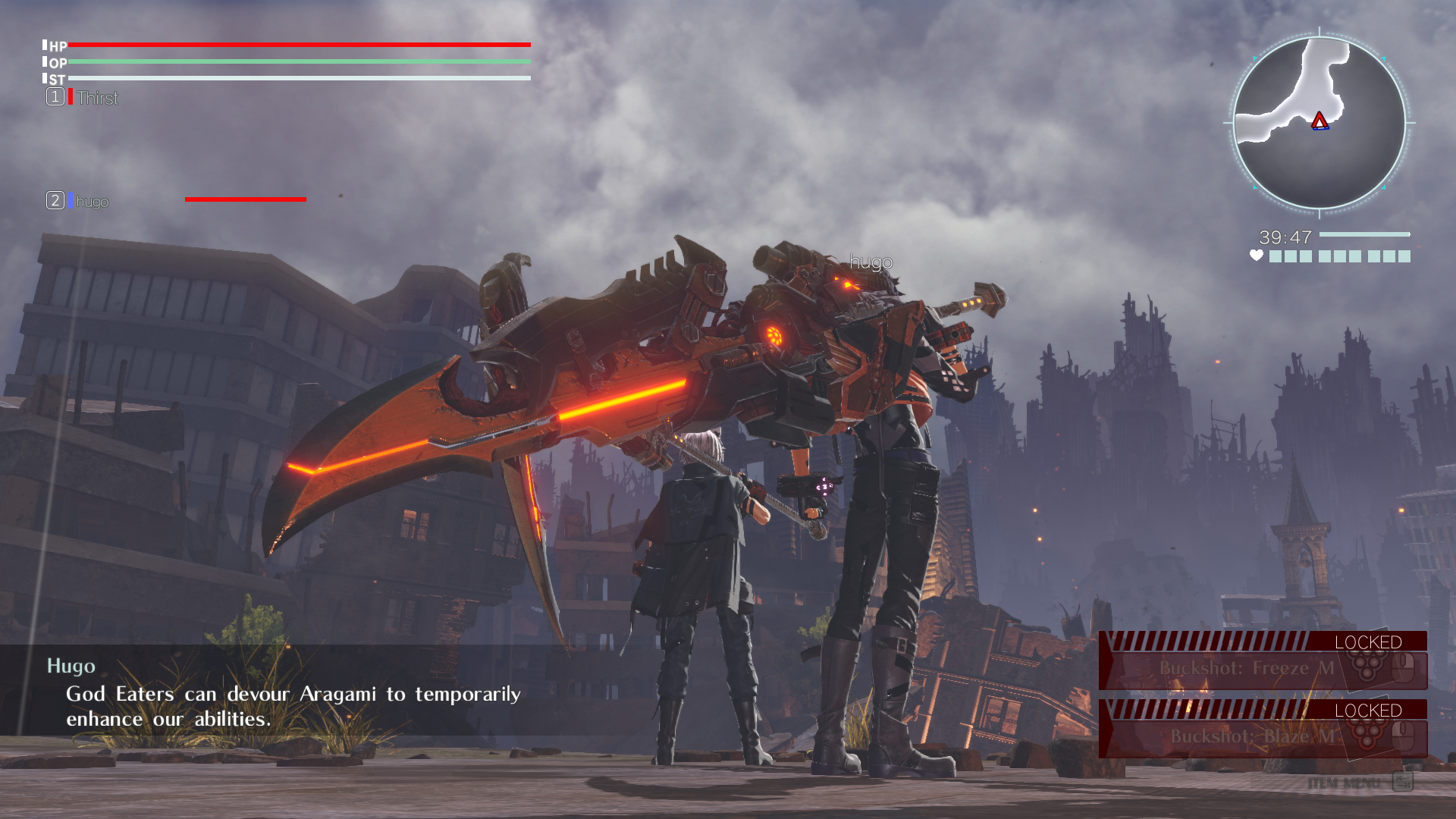
Task: Select party member hugo's status entry
Action: (92, 201)
